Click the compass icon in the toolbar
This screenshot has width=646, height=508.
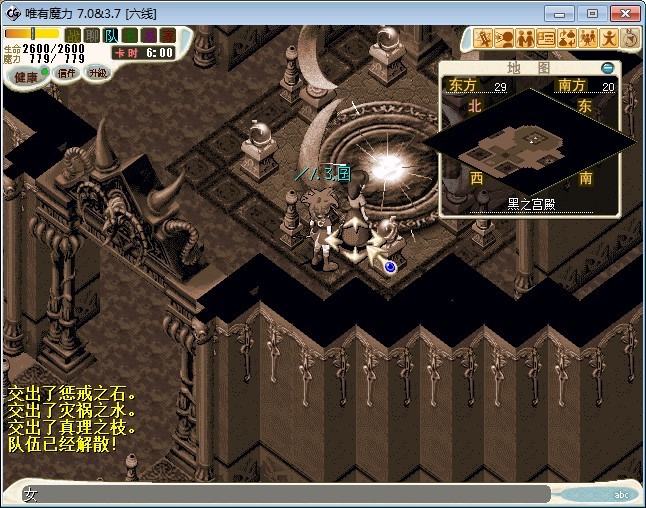630,39
